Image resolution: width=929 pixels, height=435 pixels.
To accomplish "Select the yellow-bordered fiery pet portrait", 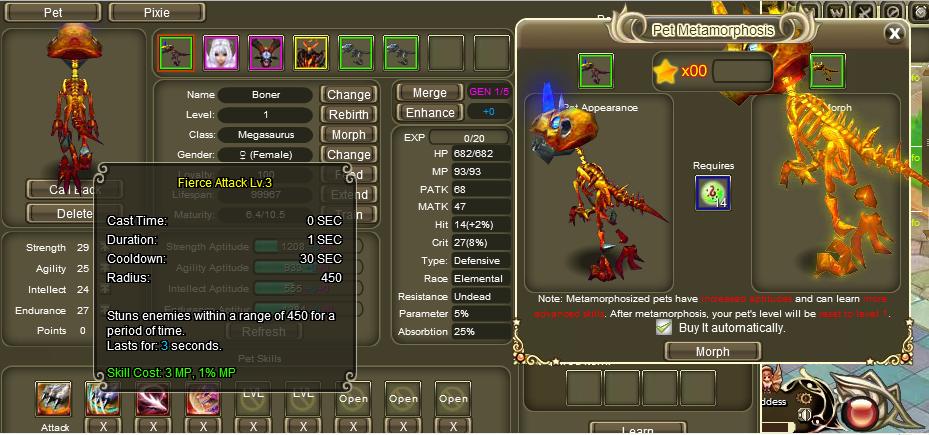I will point(311,53).
